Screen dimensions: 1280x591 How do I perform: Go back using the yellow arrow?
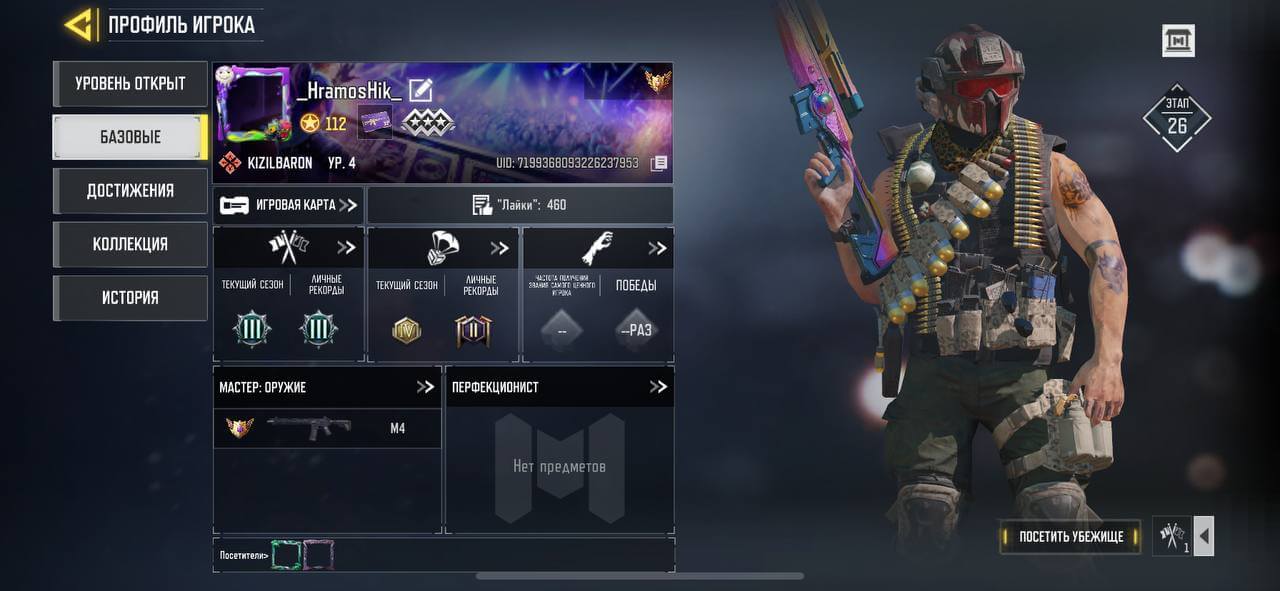[79, 24]
